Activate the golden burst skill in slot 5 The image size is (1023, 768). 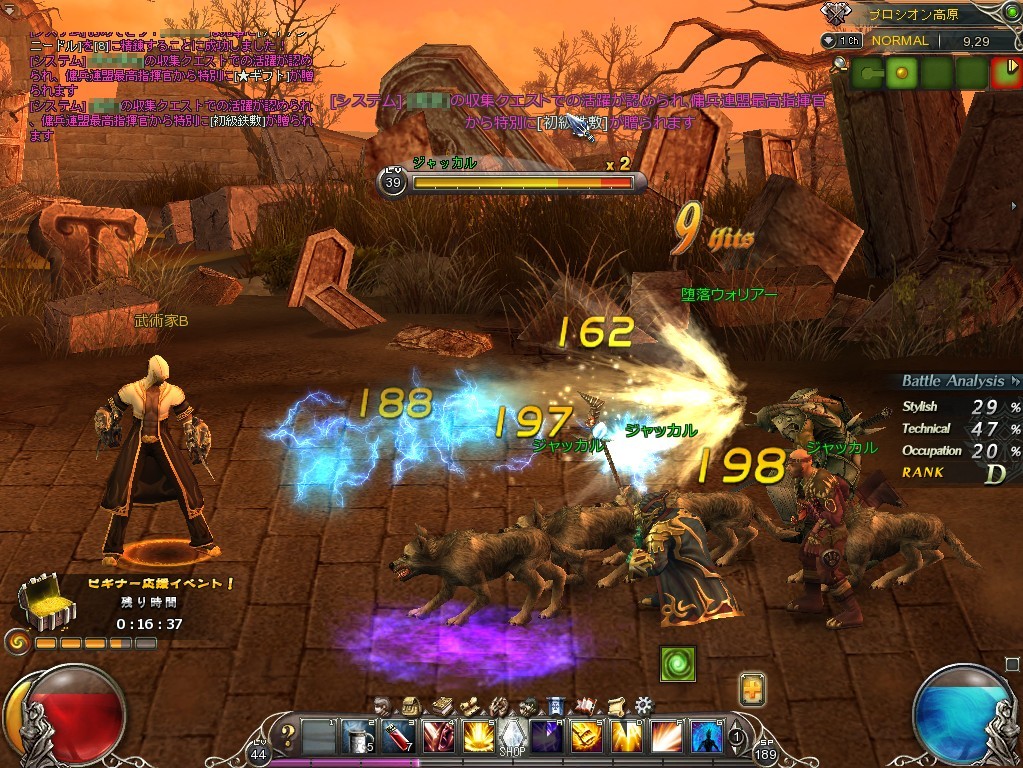(474, 735)
